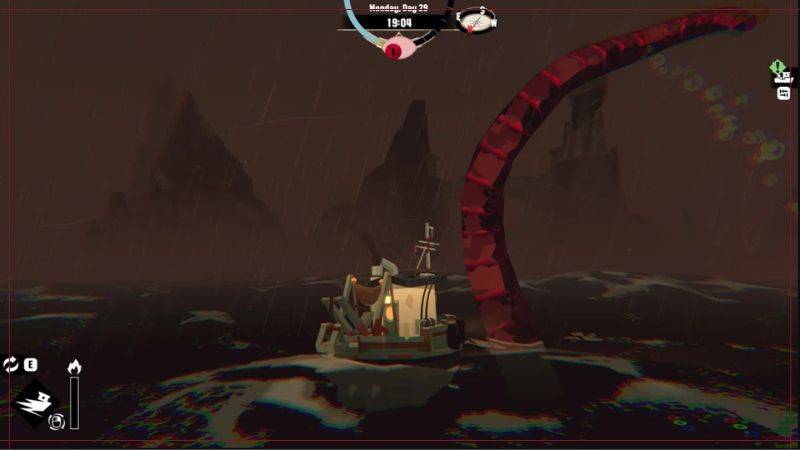
Task: Open the green exclamation notification
Action: [778, 68]
